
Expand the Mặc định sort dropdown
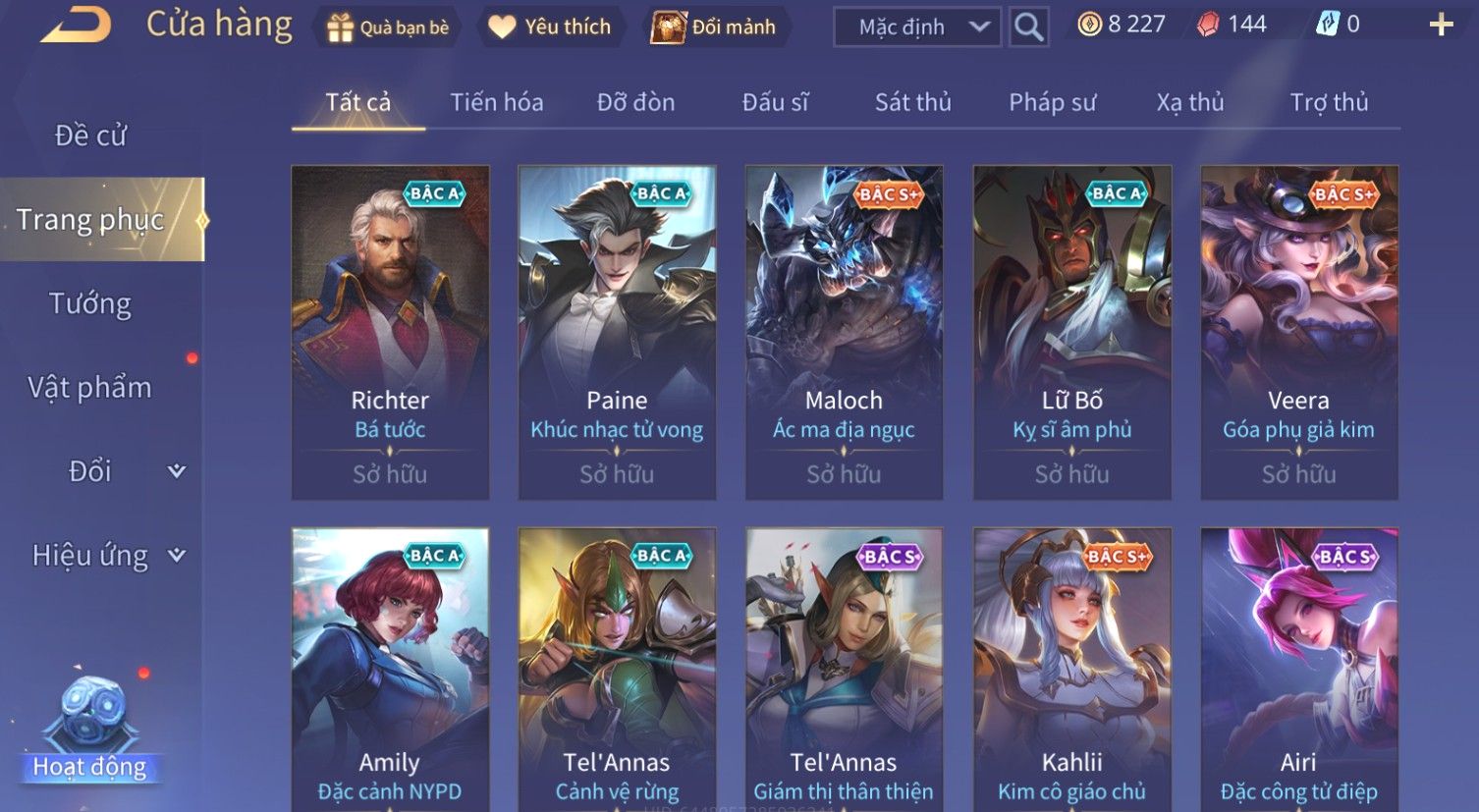(916, 27)
